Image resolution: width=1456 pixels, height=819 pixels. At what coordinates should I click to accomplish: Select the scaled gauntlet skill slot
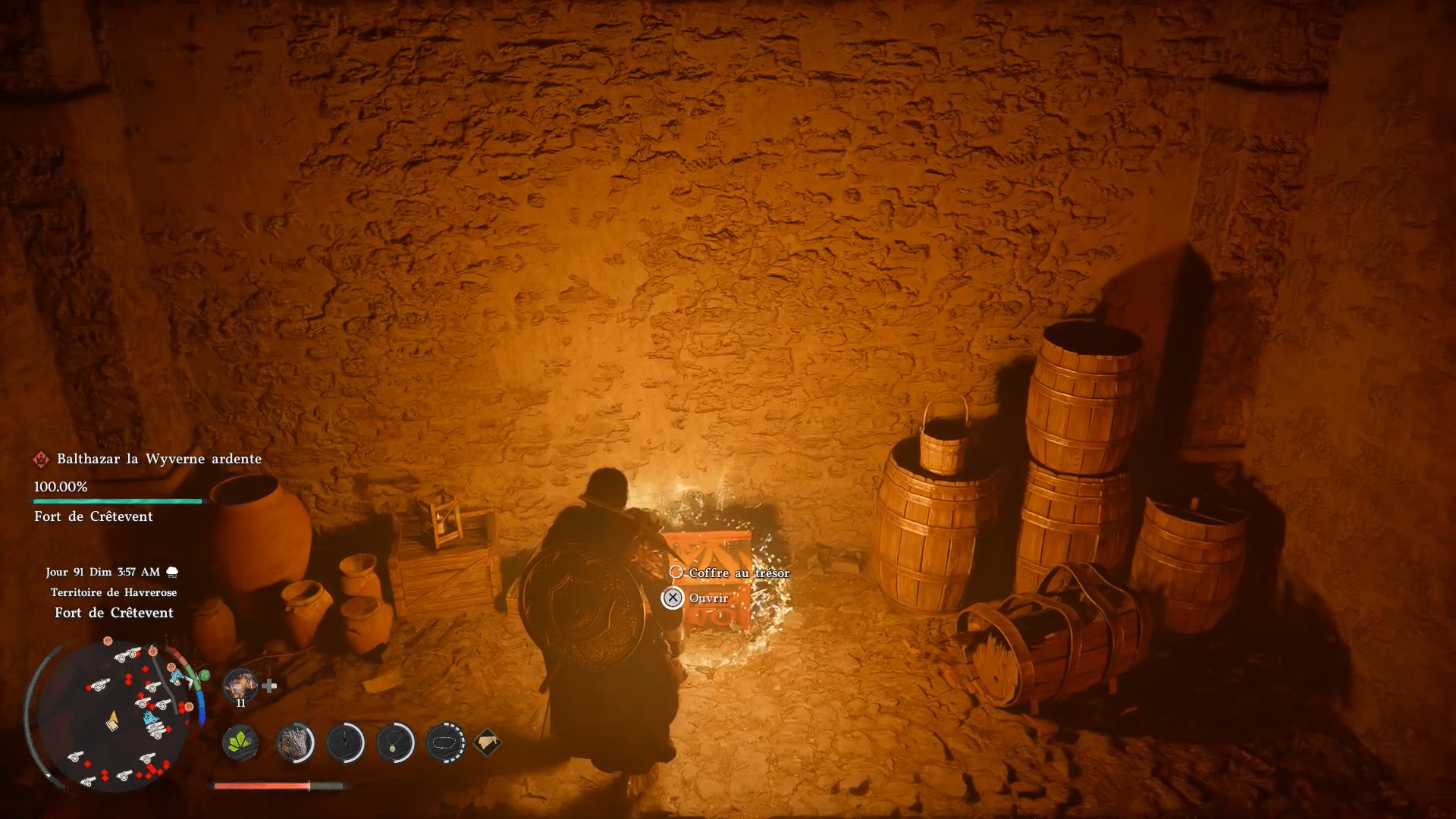(x=295, y=742)
